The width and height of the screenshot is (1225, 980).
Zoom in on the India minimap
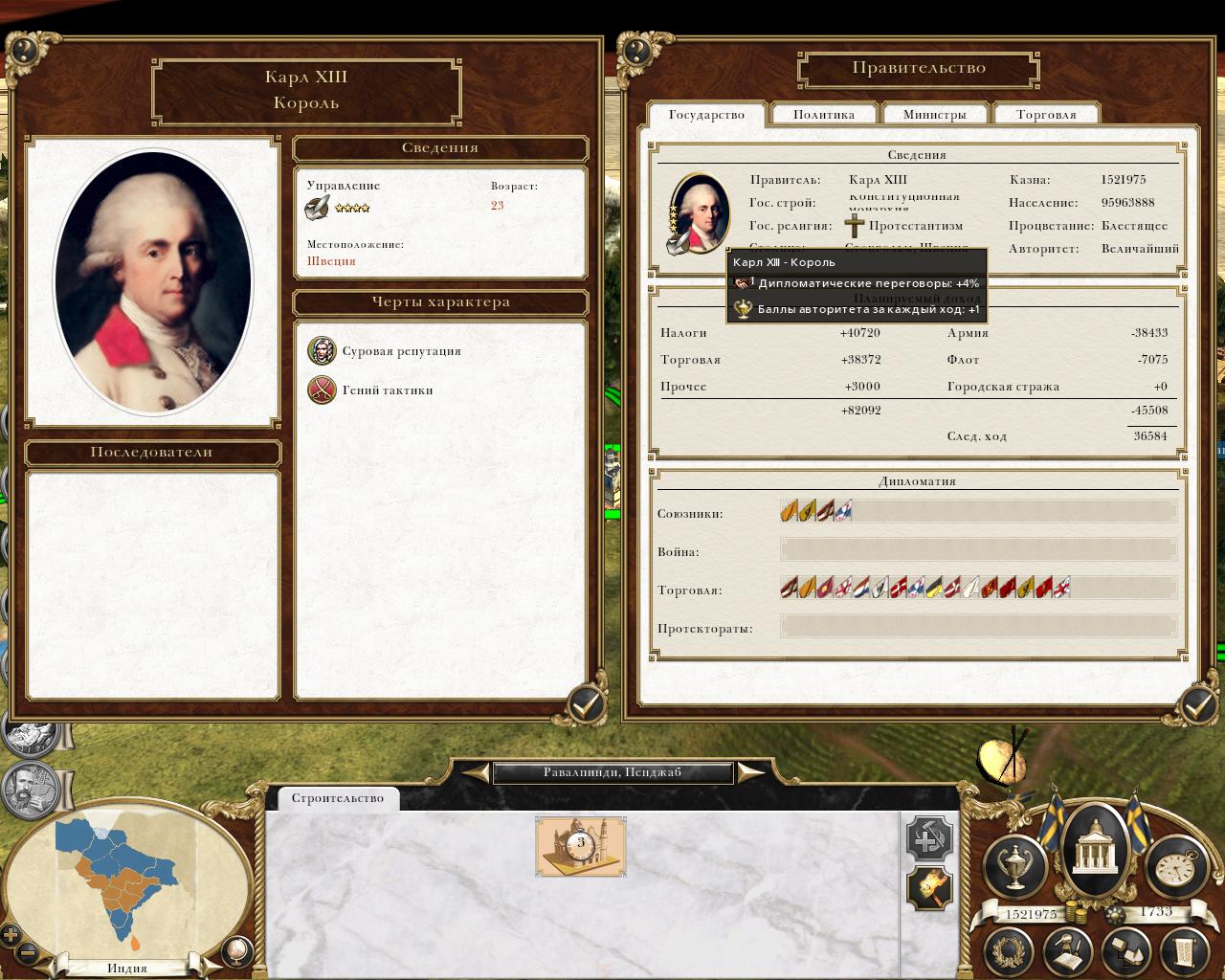11,935
